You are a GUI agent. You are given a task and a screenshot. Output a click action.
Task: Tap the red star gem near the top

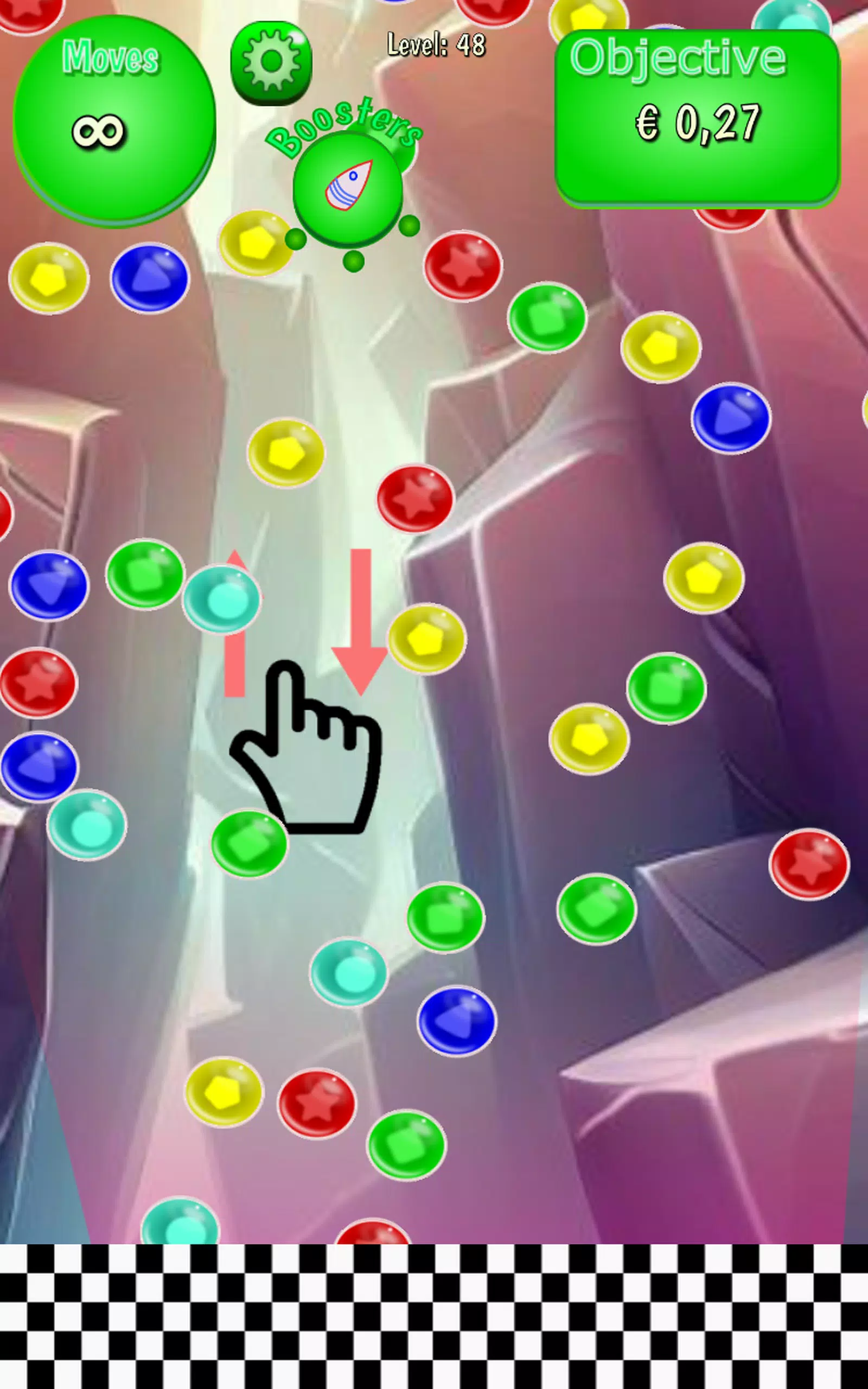[463, 268]
